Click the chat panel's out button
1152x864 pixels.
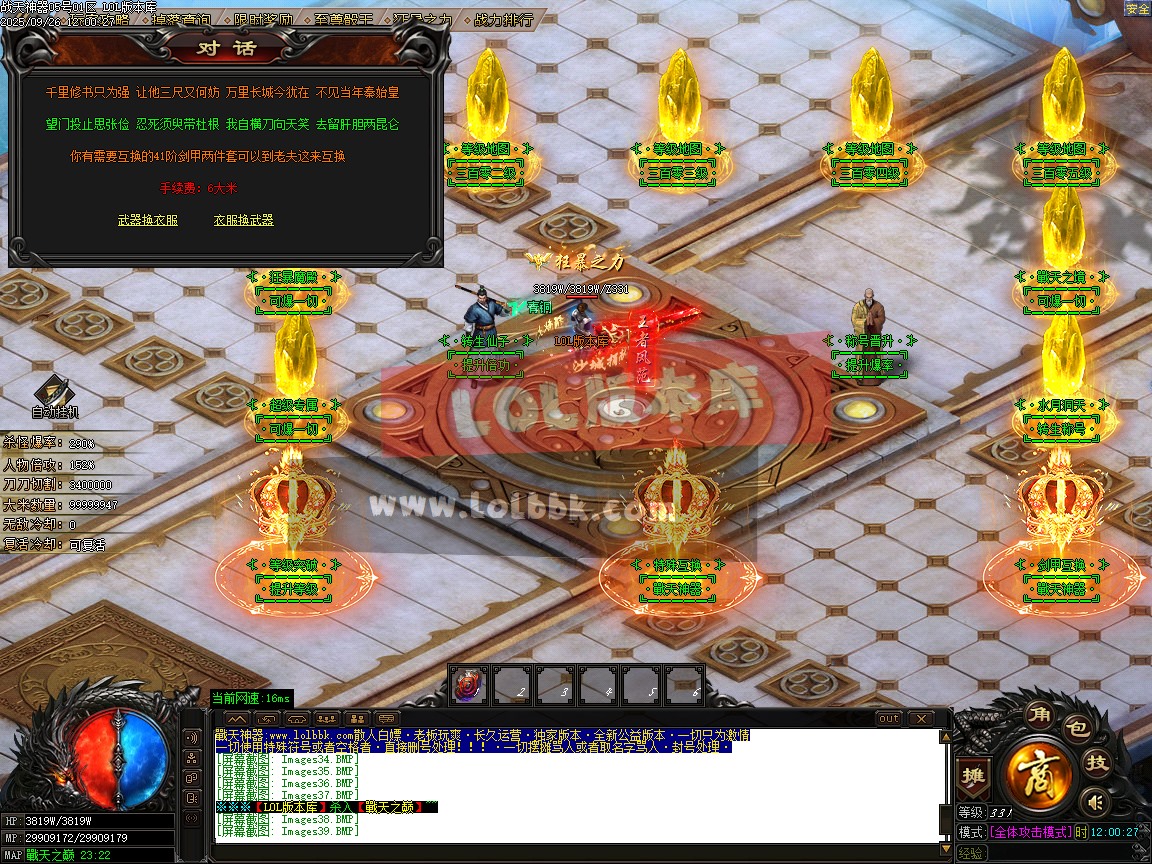tap(888, 719)
